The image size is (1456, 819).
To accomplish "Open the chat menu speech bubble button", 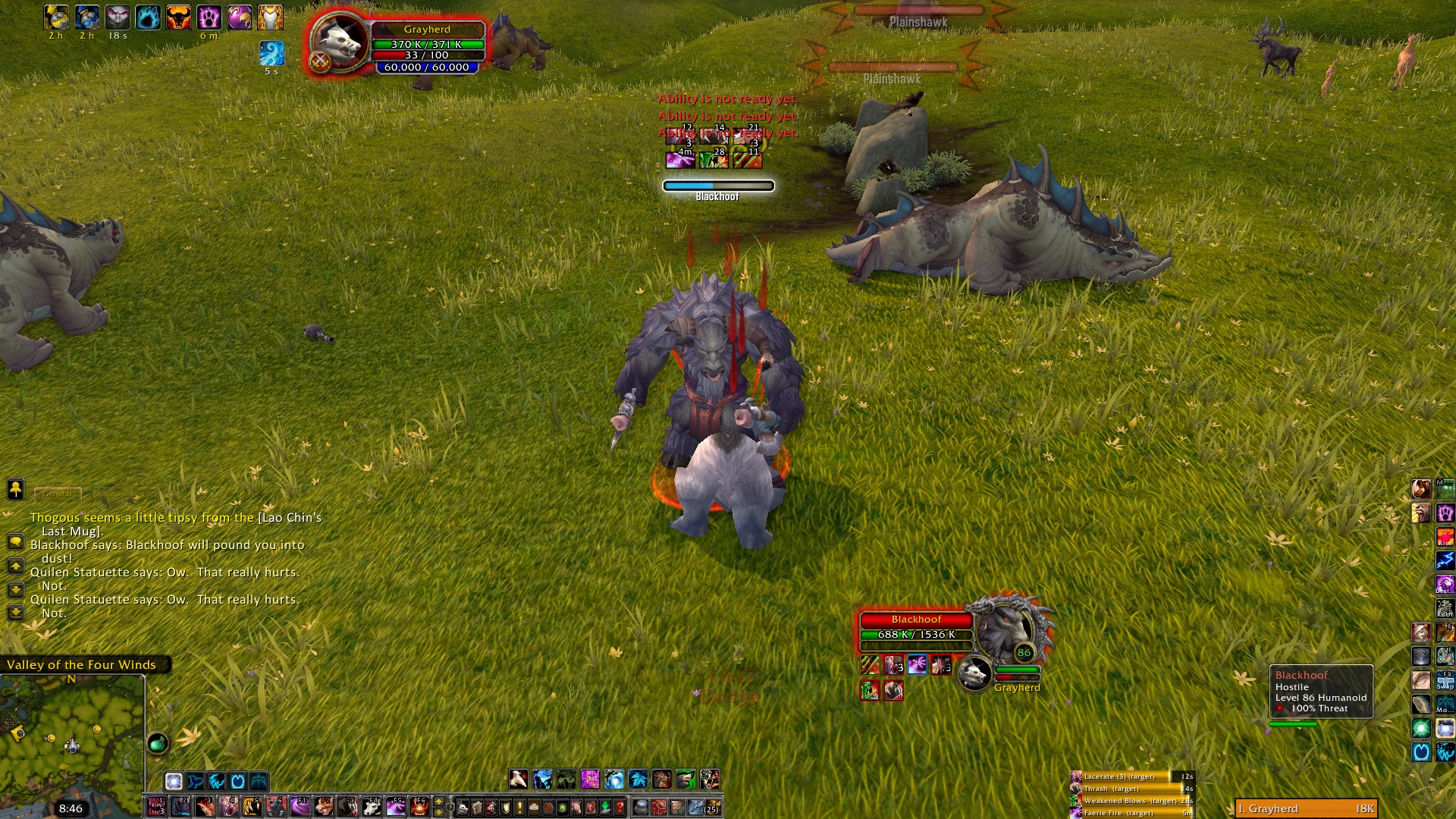I will pyautogui.click(x=15, y=541).
